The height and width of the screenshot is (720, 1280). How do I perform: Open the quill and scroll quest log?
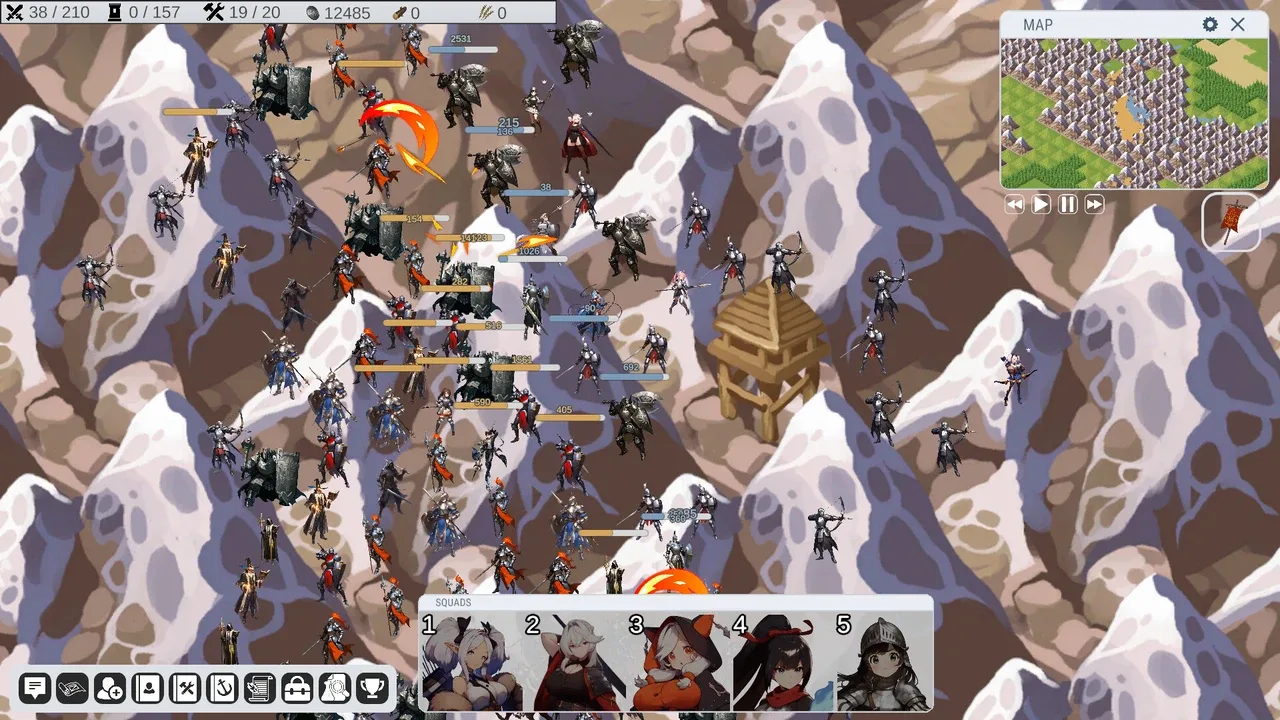pos(259,688)
